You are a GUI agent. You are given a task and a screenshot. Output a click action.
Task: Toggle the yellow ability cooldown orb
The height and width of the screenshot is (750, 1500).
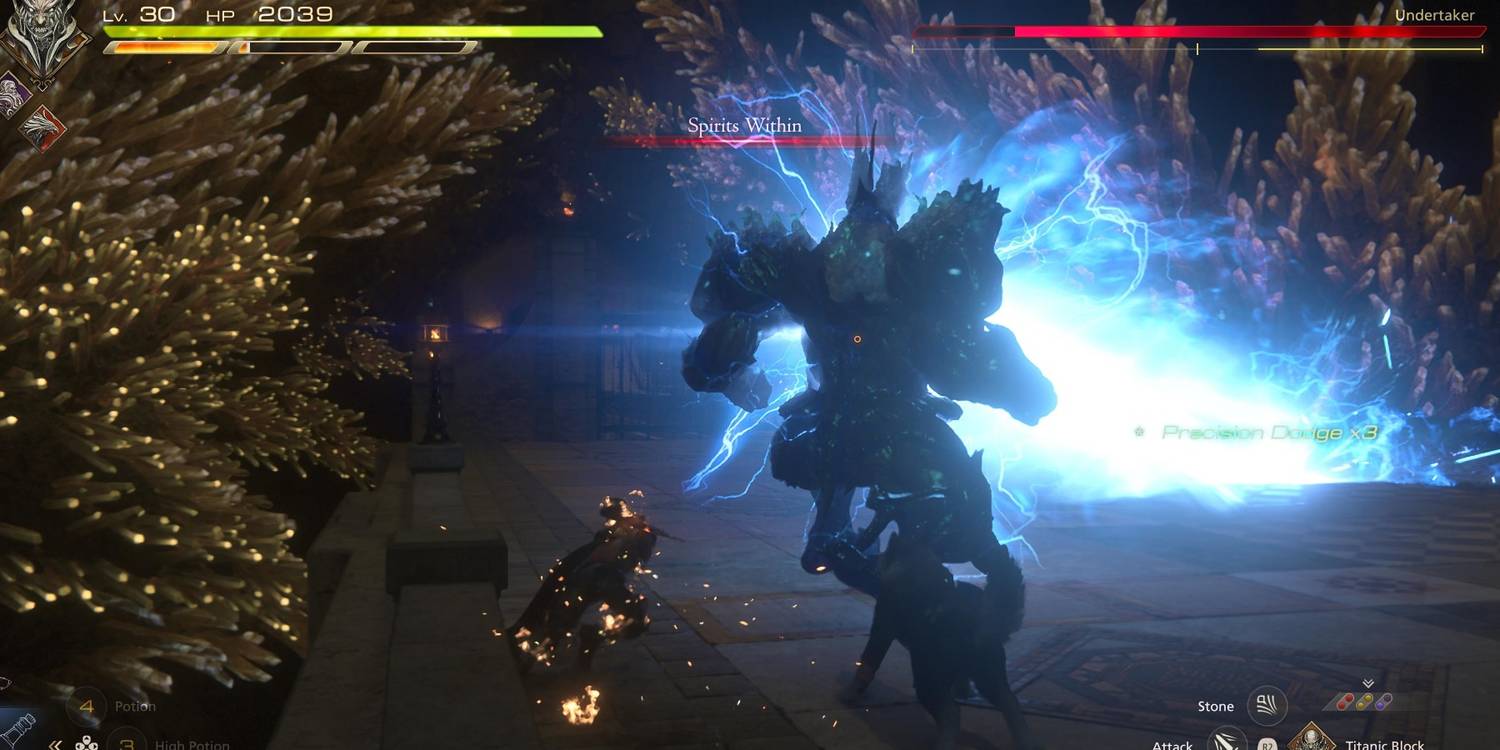point(1365,700)
